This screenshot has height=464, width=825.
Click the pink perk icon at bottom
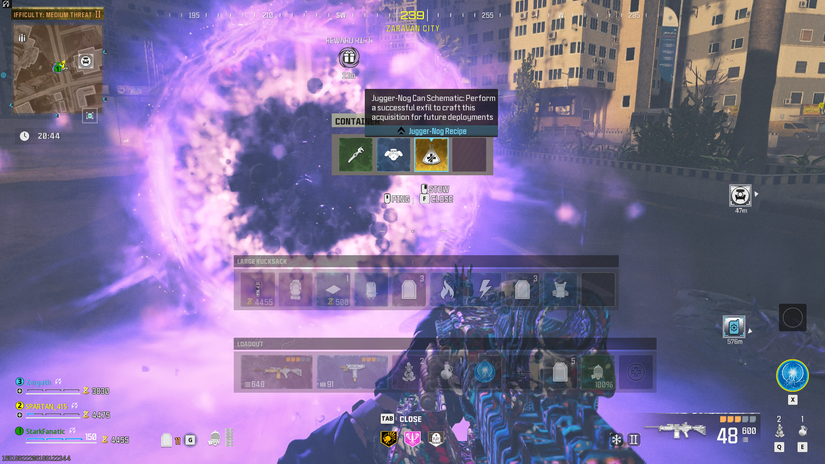[412, 438]
